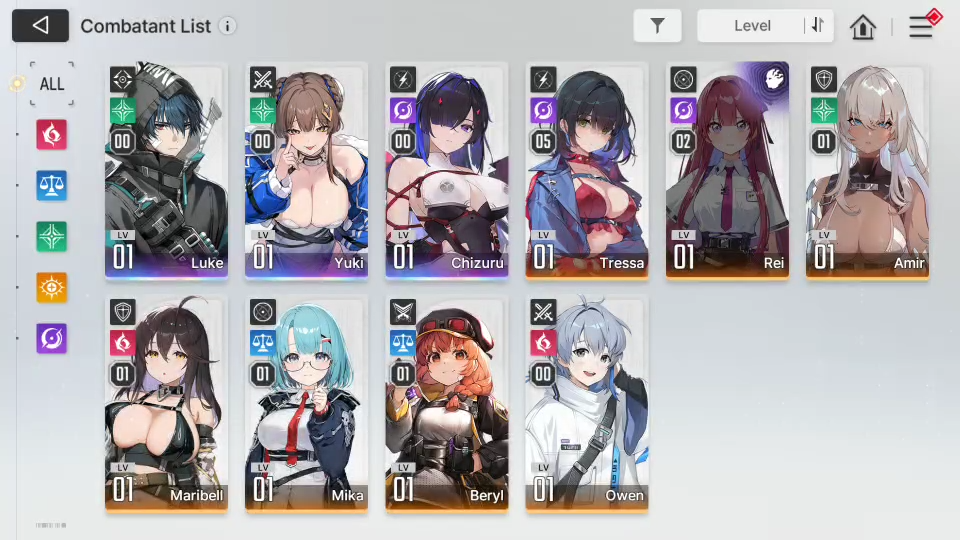Open the combatant filter funnel
Image resolution: width=960 pixels, height=540 pixels.
click(657, 26)
